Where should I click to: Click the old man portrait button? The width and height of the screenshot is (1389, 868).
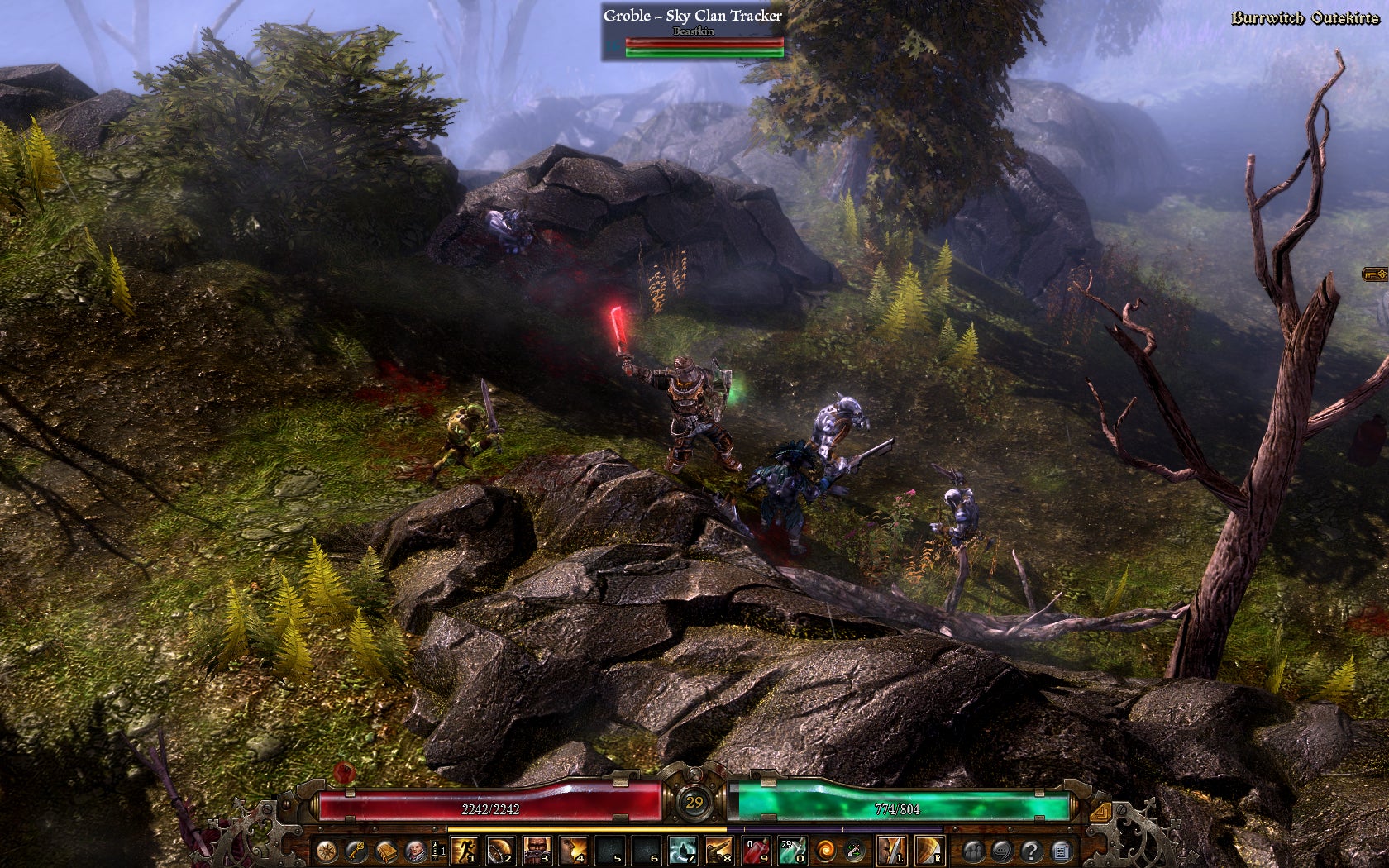pyautogui.click(x=416, y=851)
